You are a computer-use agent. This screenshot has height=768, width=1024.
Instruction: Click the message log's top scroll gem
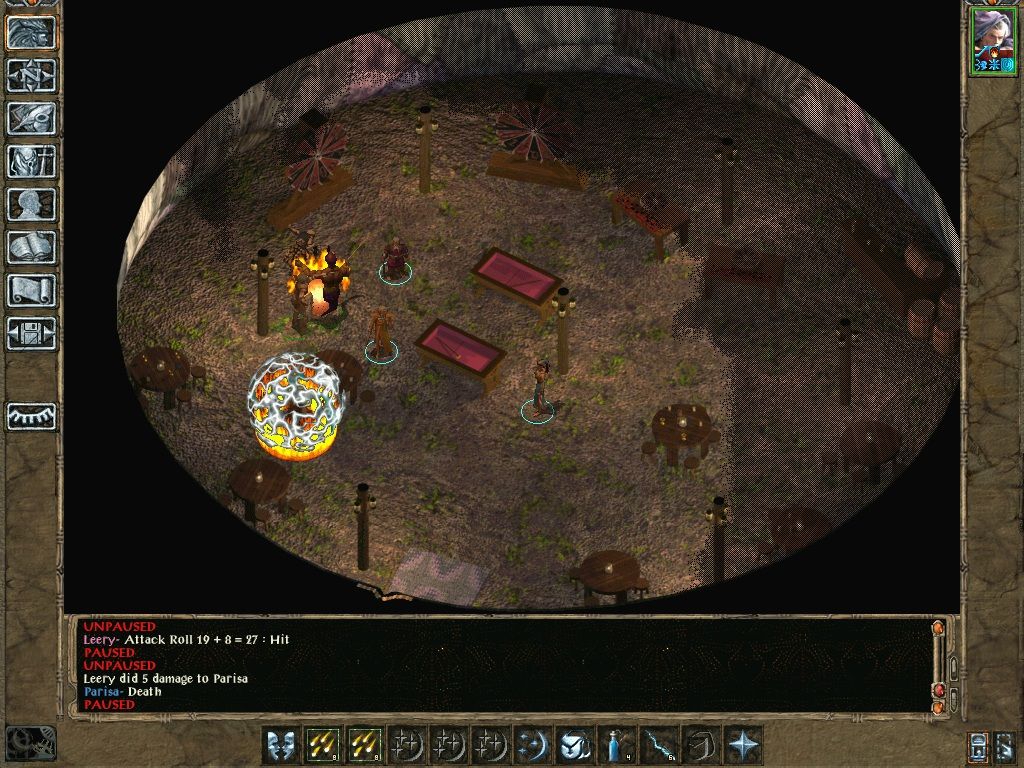[938, 629]
